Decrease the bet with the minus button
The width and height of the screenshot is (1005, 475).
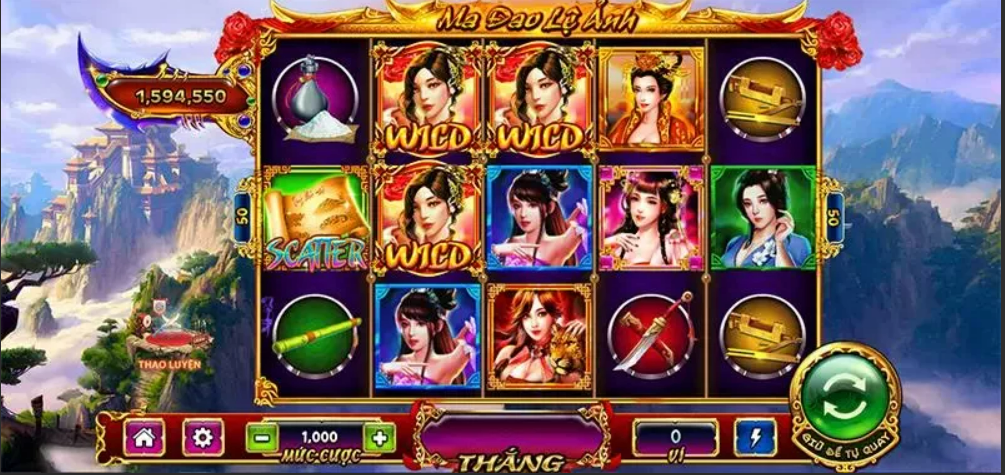point(261,437)
